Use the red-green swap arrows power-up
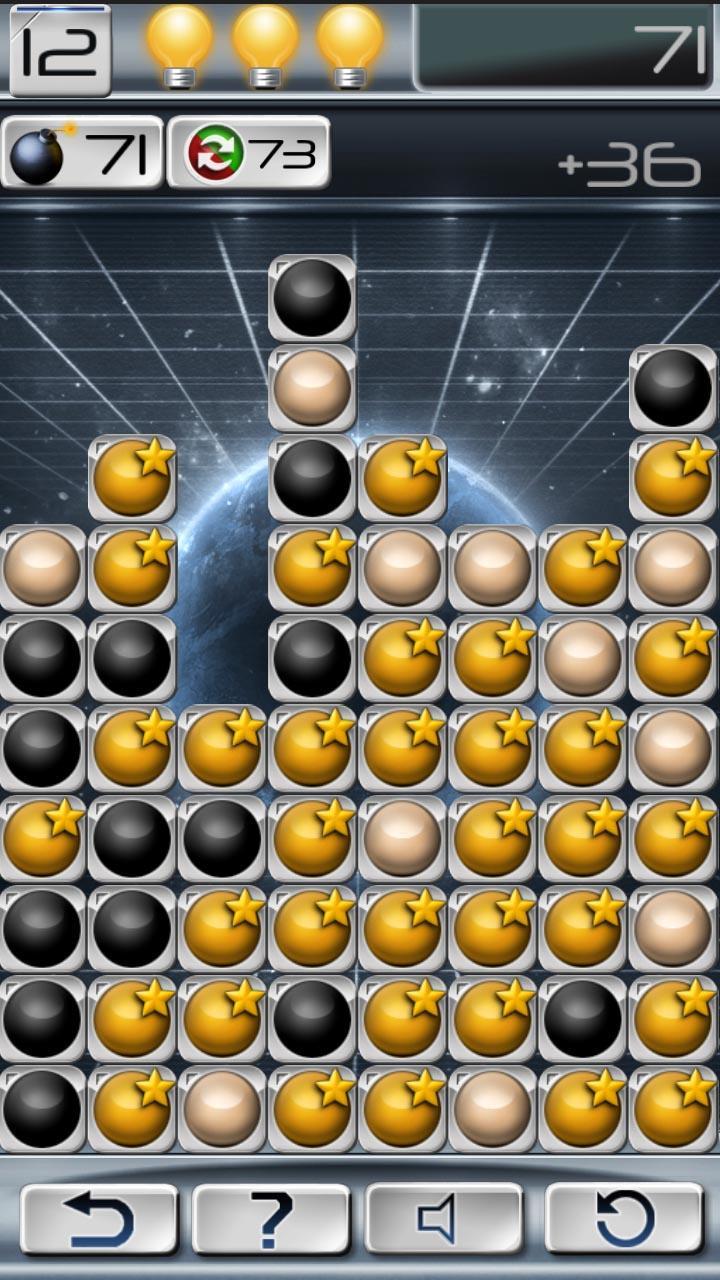The image size is (720, 1280). [249, 153]
